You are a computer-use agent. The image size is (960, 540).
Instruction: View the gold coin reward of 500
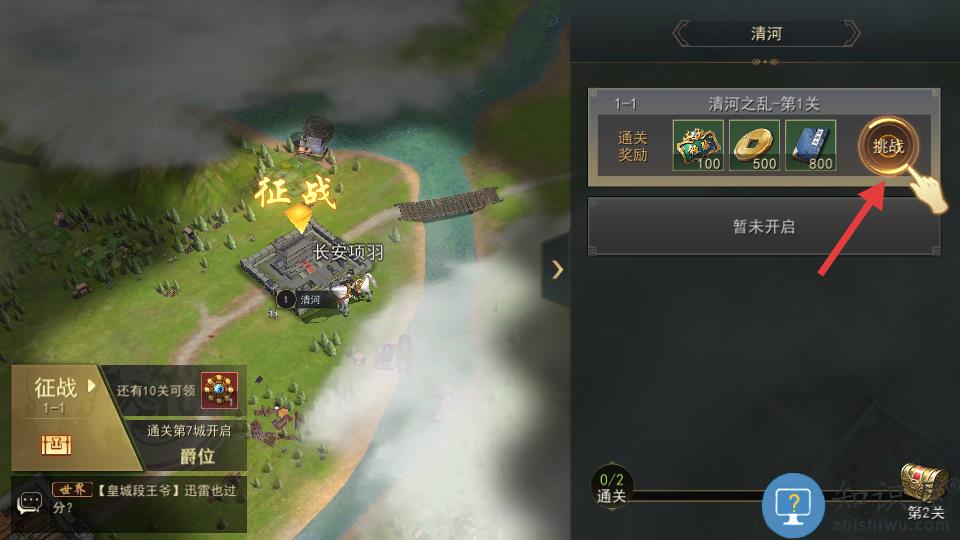point(754,146)
